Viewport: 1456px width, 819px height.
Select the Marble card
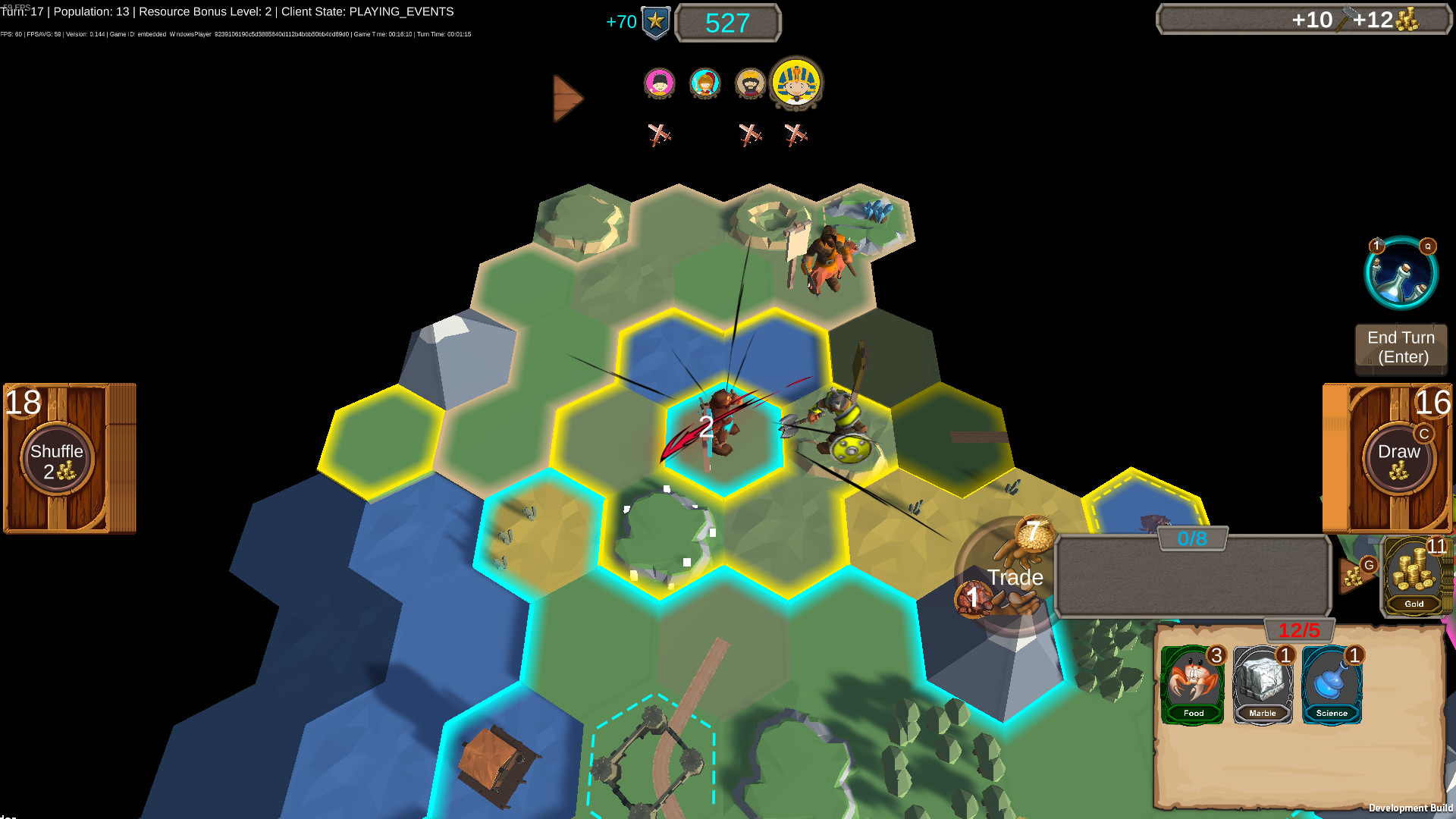pos(1263,685)
